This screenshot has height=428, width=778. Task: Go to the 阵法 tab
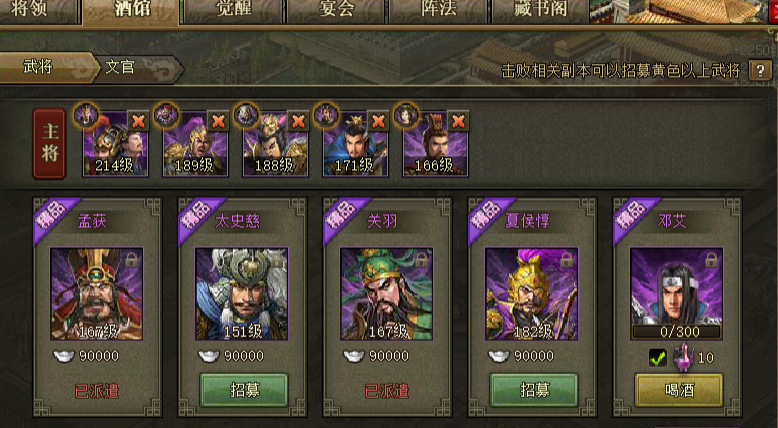(x=438, y=12)
